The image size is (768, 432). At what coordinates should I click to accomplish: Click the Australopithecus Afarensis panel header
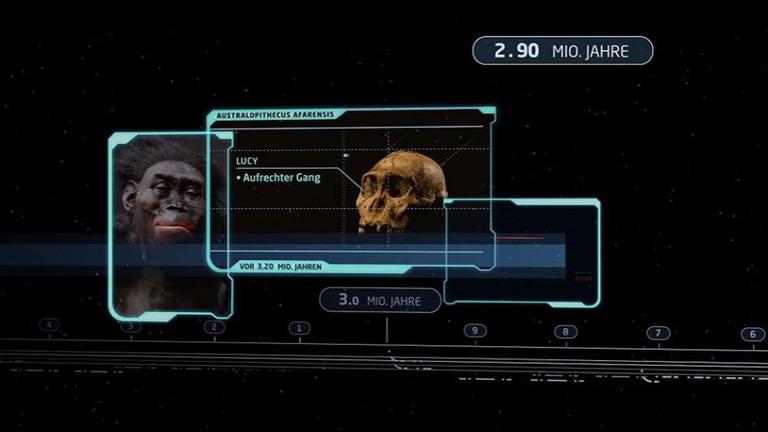point(276,116)
